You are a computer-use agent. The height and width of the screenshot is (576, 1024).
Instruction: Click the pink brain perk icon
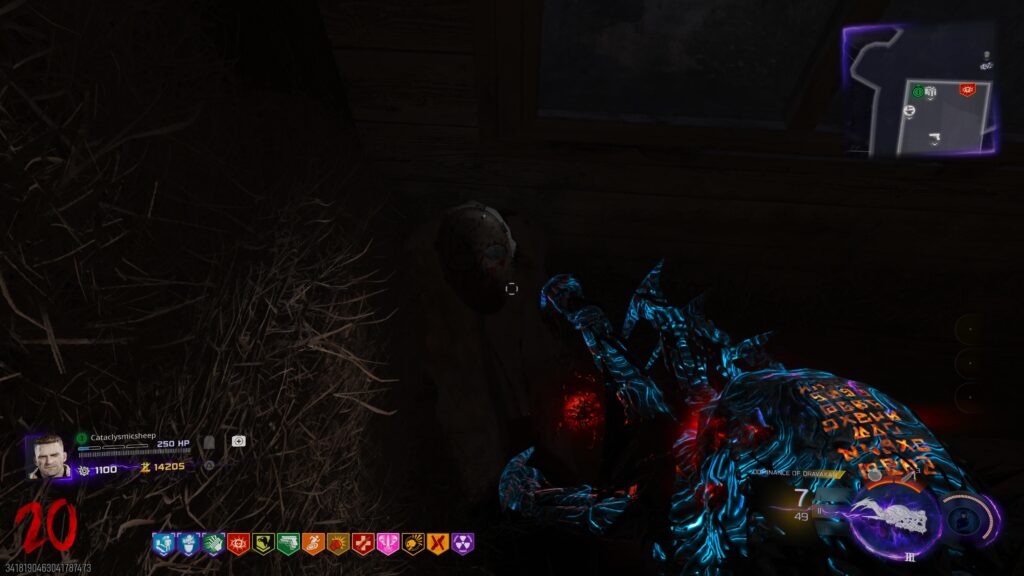click(388, 543)
